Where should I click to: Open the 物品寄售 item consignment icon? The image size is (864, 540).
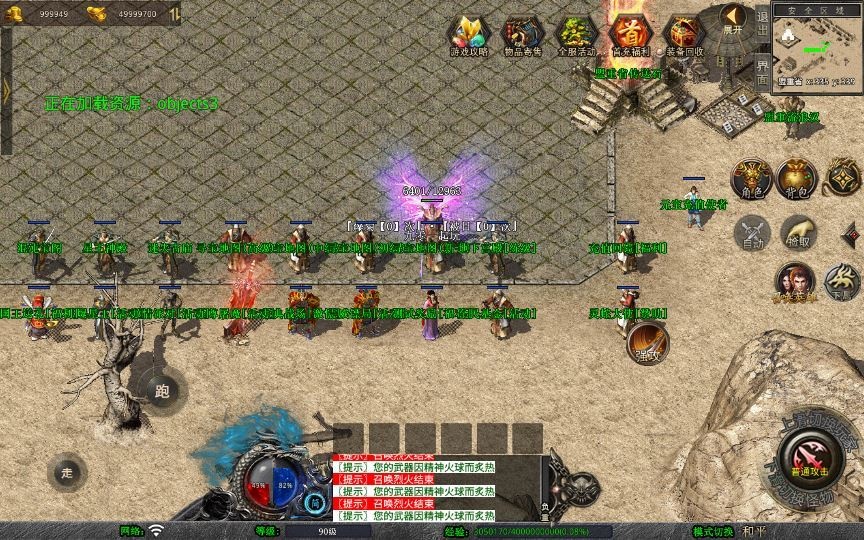(x=521, y=35)
